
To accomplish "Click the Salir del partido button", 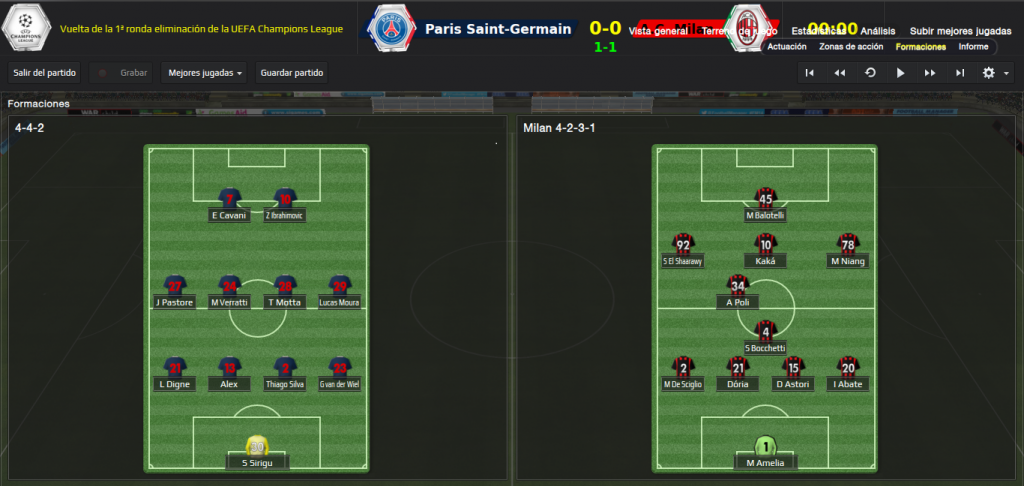I will tap(44, 72).
